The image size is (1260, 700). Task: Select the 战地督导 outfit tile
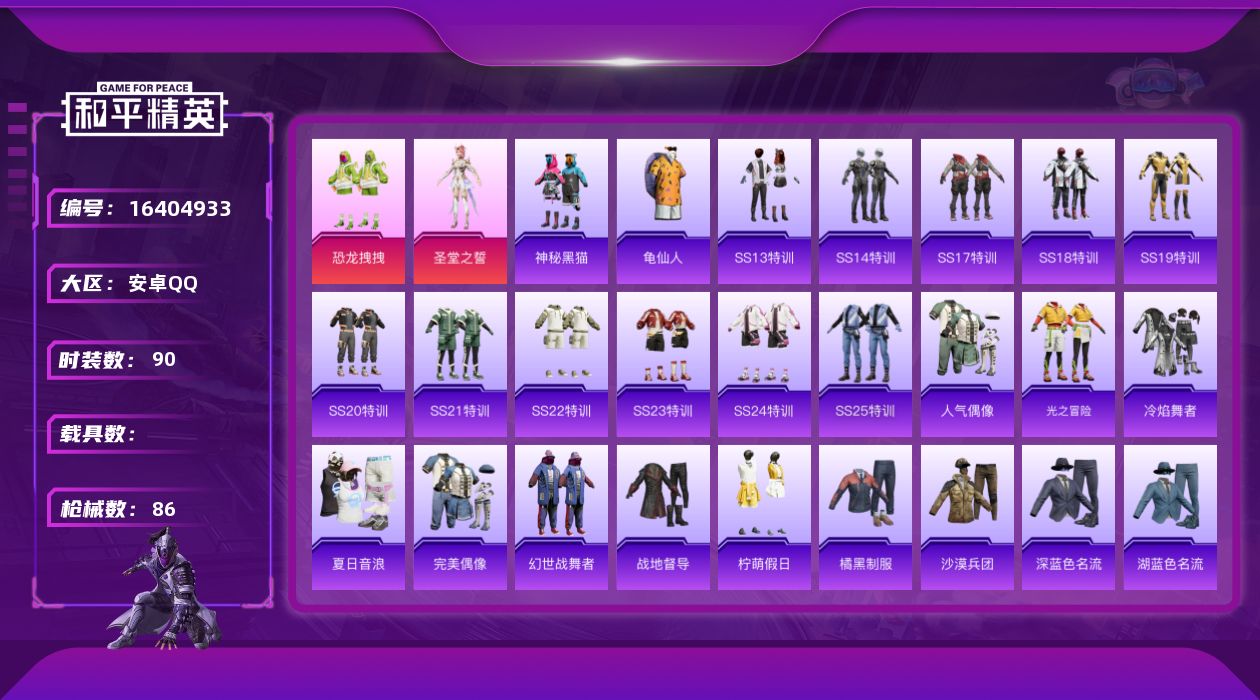coord(663,517)
